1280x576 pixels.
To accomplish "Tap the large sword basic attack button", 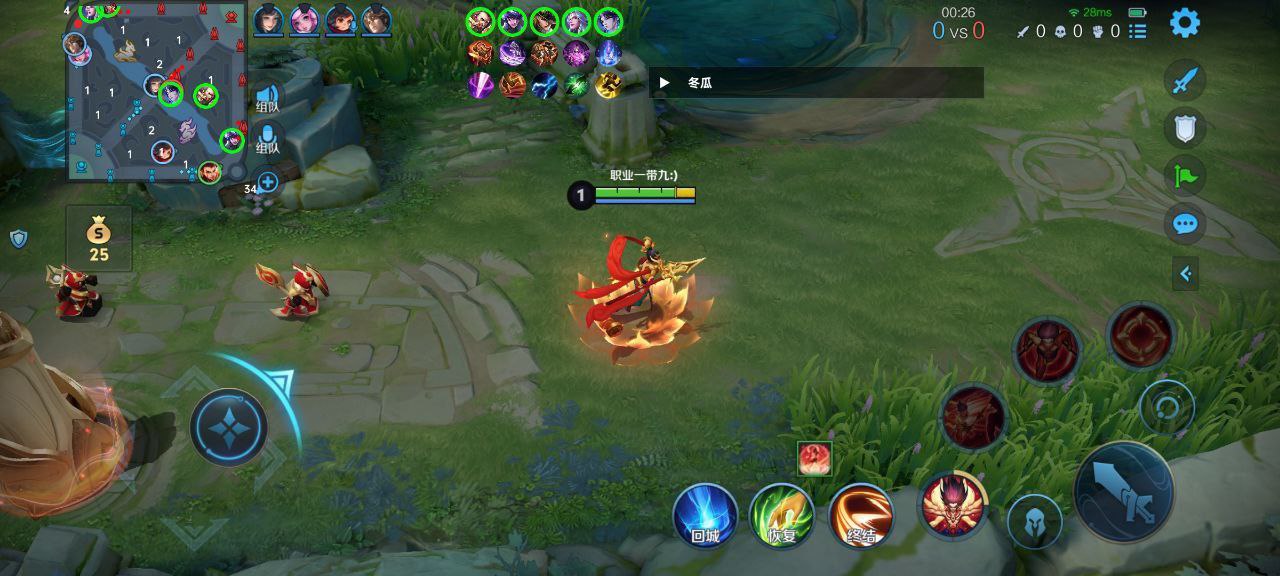I will pos(1124,492).
